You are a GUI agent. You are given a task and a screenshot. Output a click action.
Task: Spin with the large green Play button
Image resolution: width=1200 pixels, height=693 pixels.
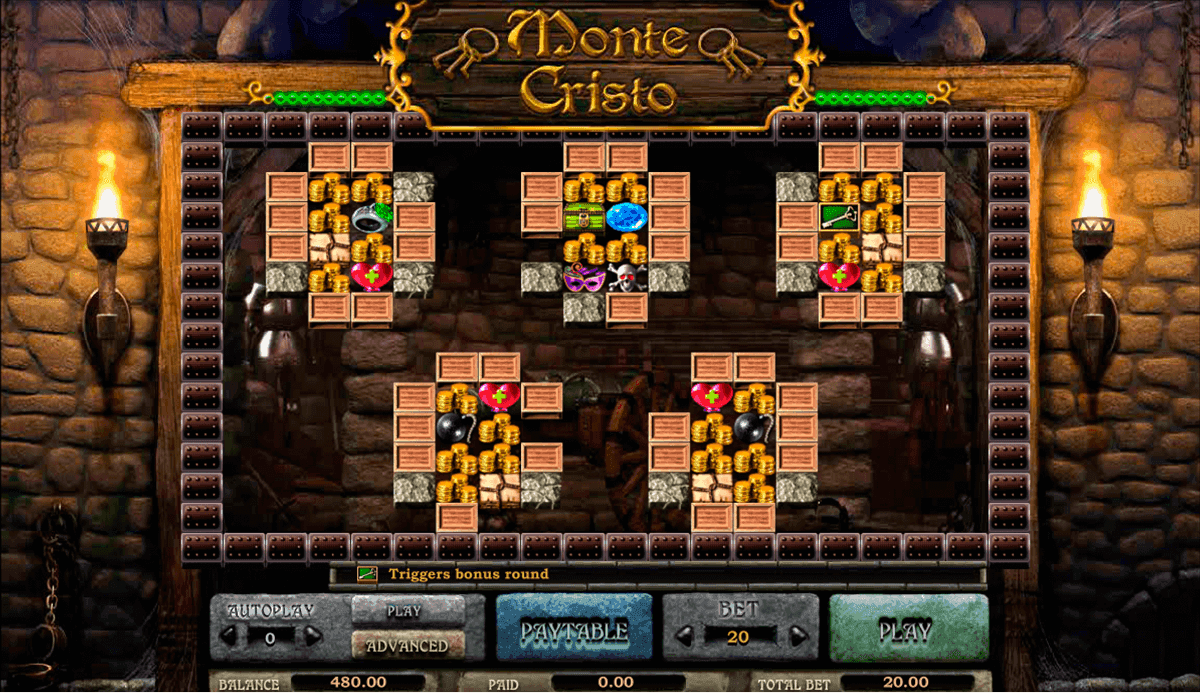pos(908,630)
